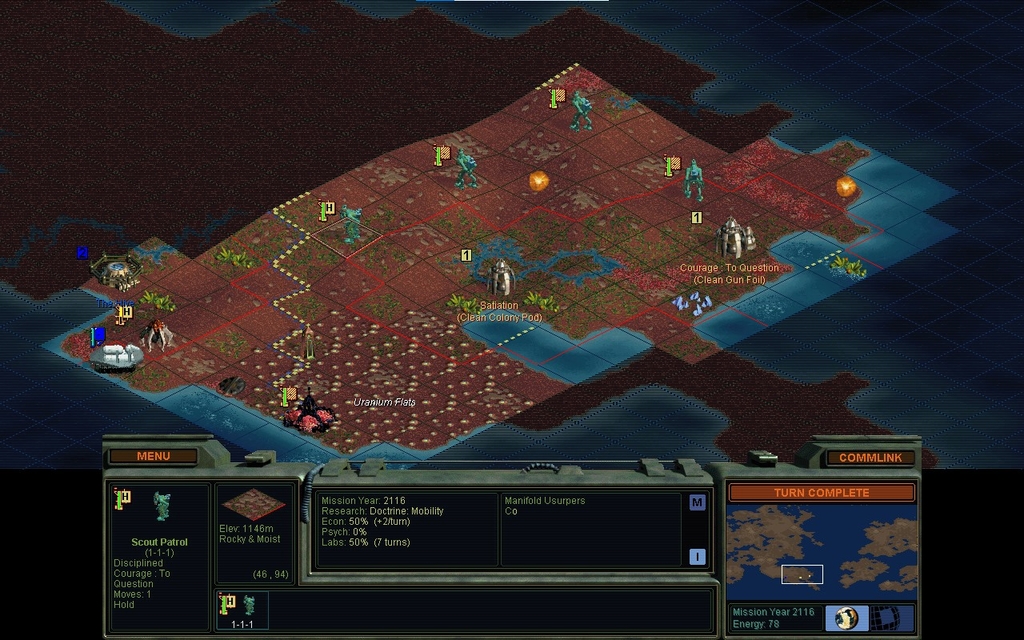
Task: Select the M button in info panel
Action: [x=697, y=502]
